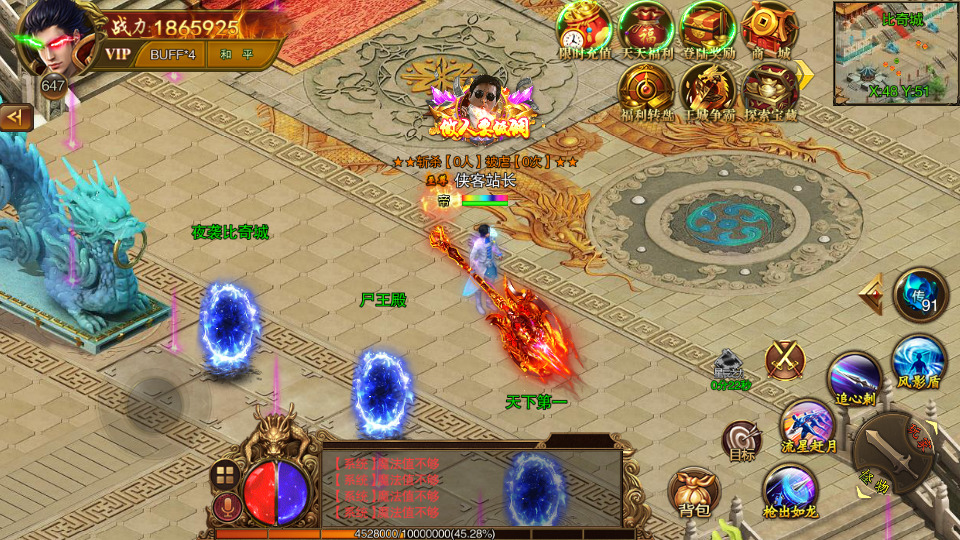Screen dimensions: 960x540
Task: Cast the 追心刺 skill
Action: click(855, 380)
